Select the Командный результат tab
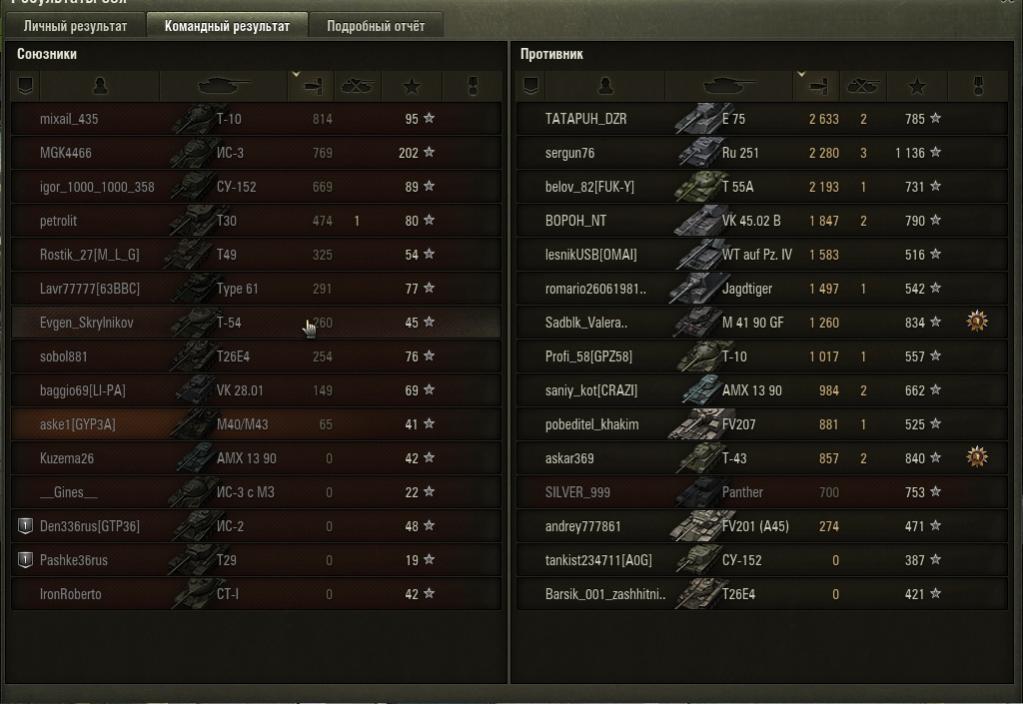The height and width of the screenshot is (704, 1023). tap(227, 26)
